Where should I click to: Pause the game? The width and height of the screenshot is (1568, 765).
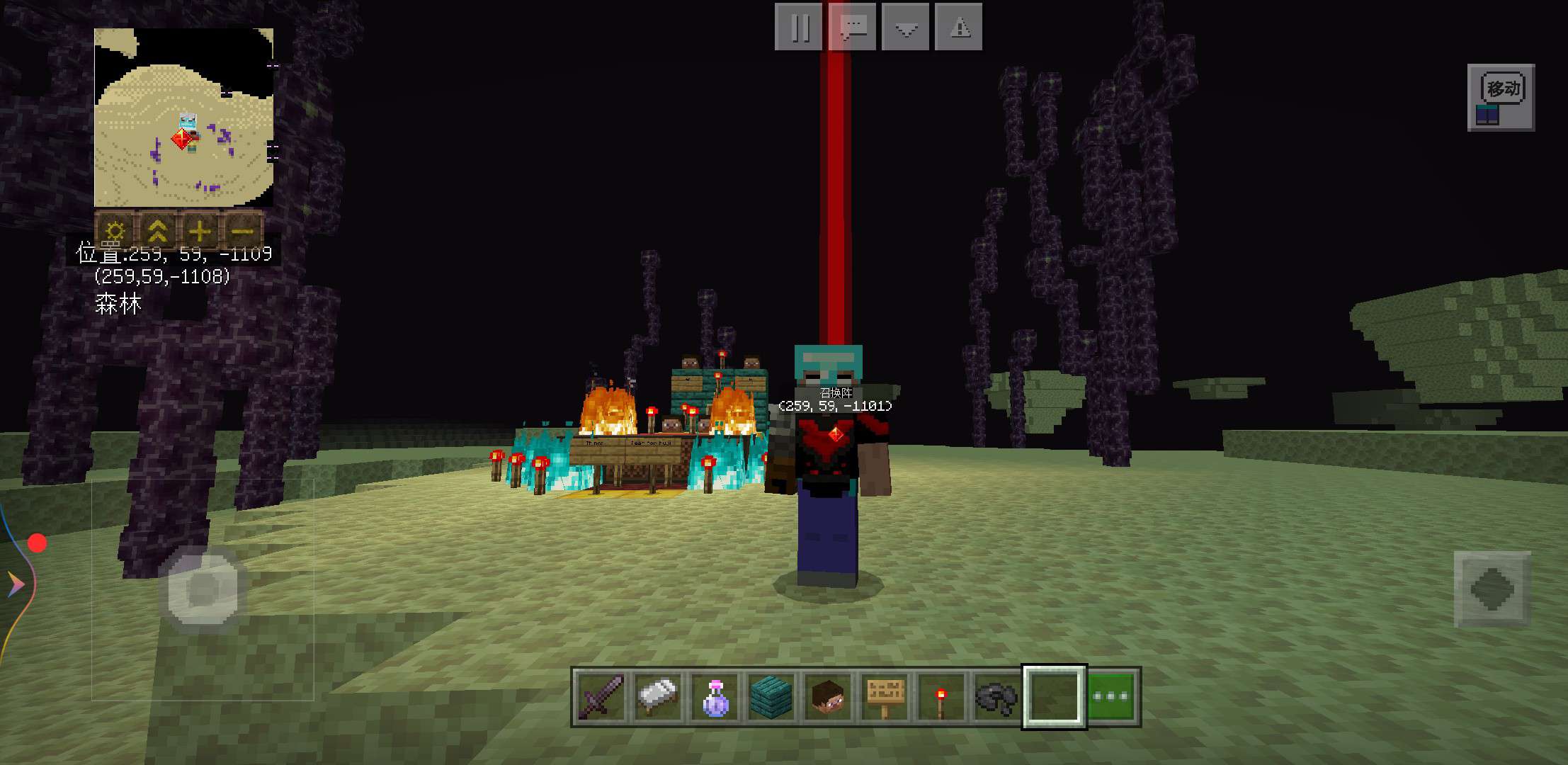799,27
